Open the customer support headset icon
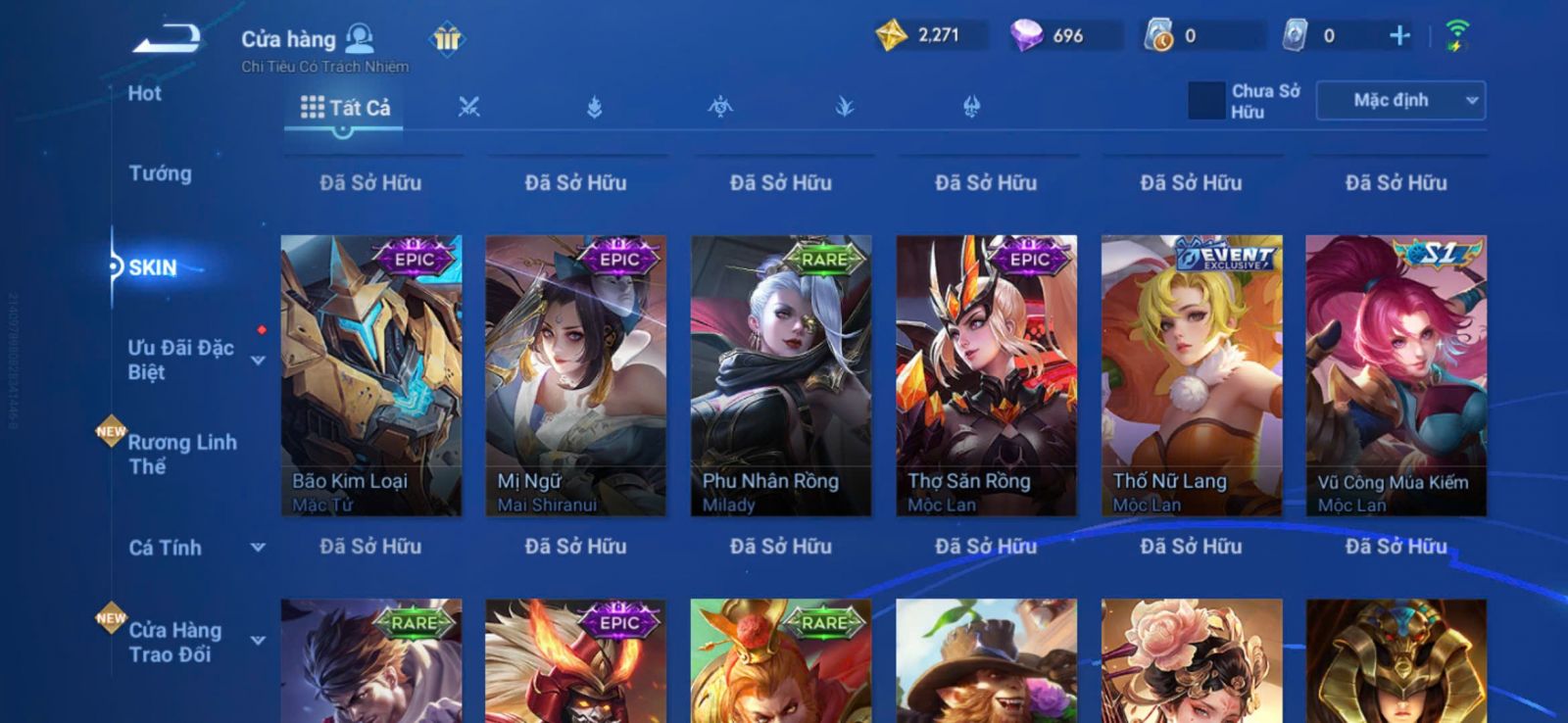The width and height of the screenshot is (1568, 723). 361,38
